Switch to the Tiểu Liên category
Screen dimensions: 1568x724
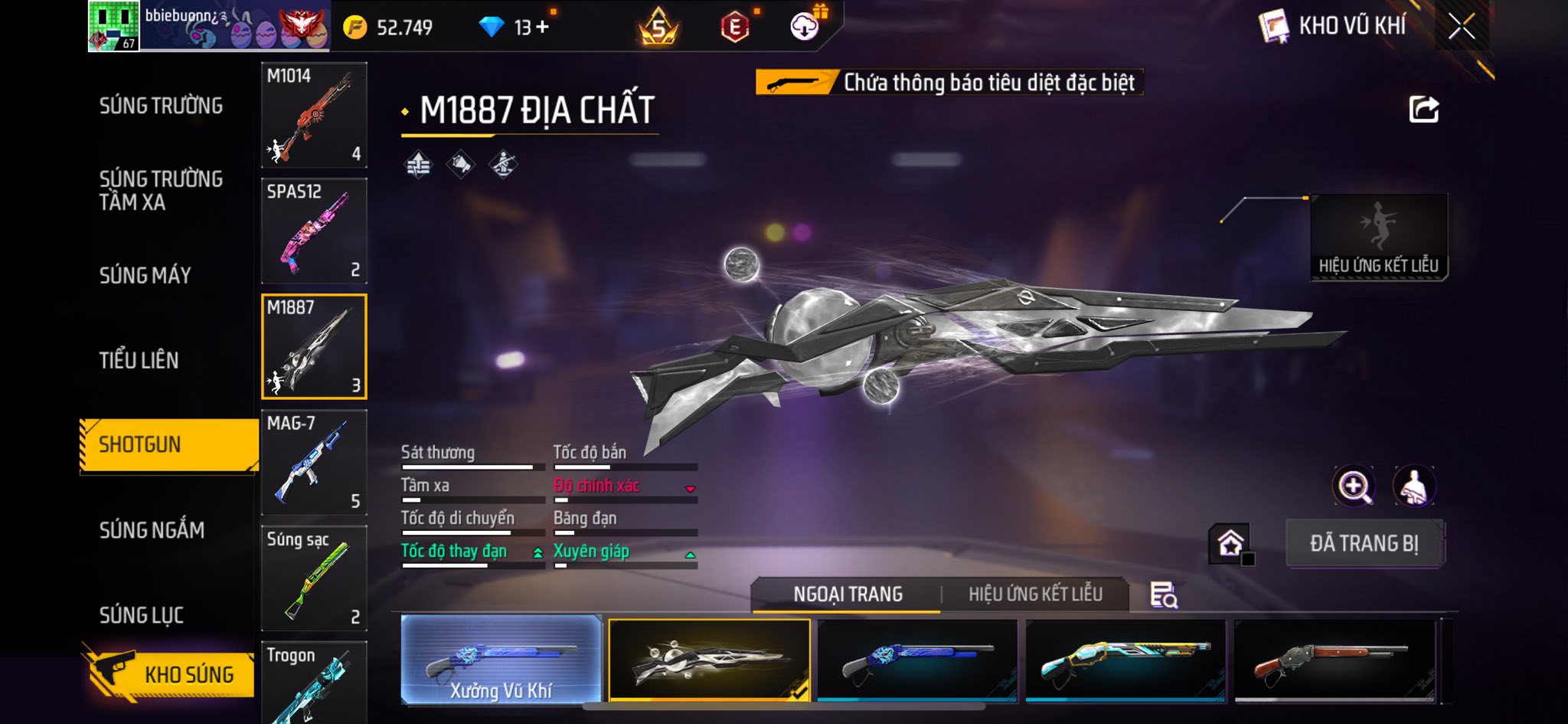pyautogui.click(x=139, y=360)
